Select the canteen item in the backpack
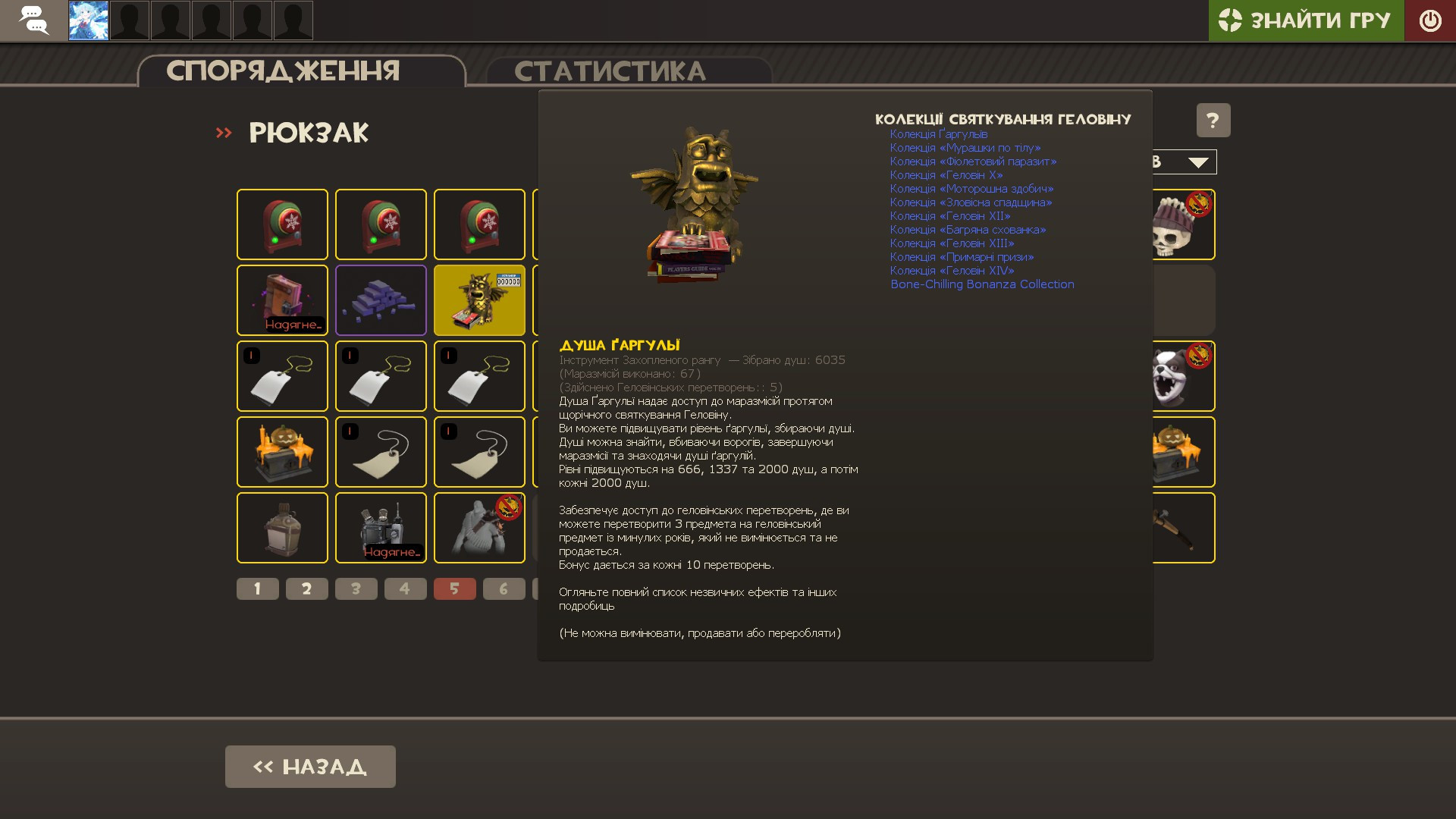 [281, 528]
